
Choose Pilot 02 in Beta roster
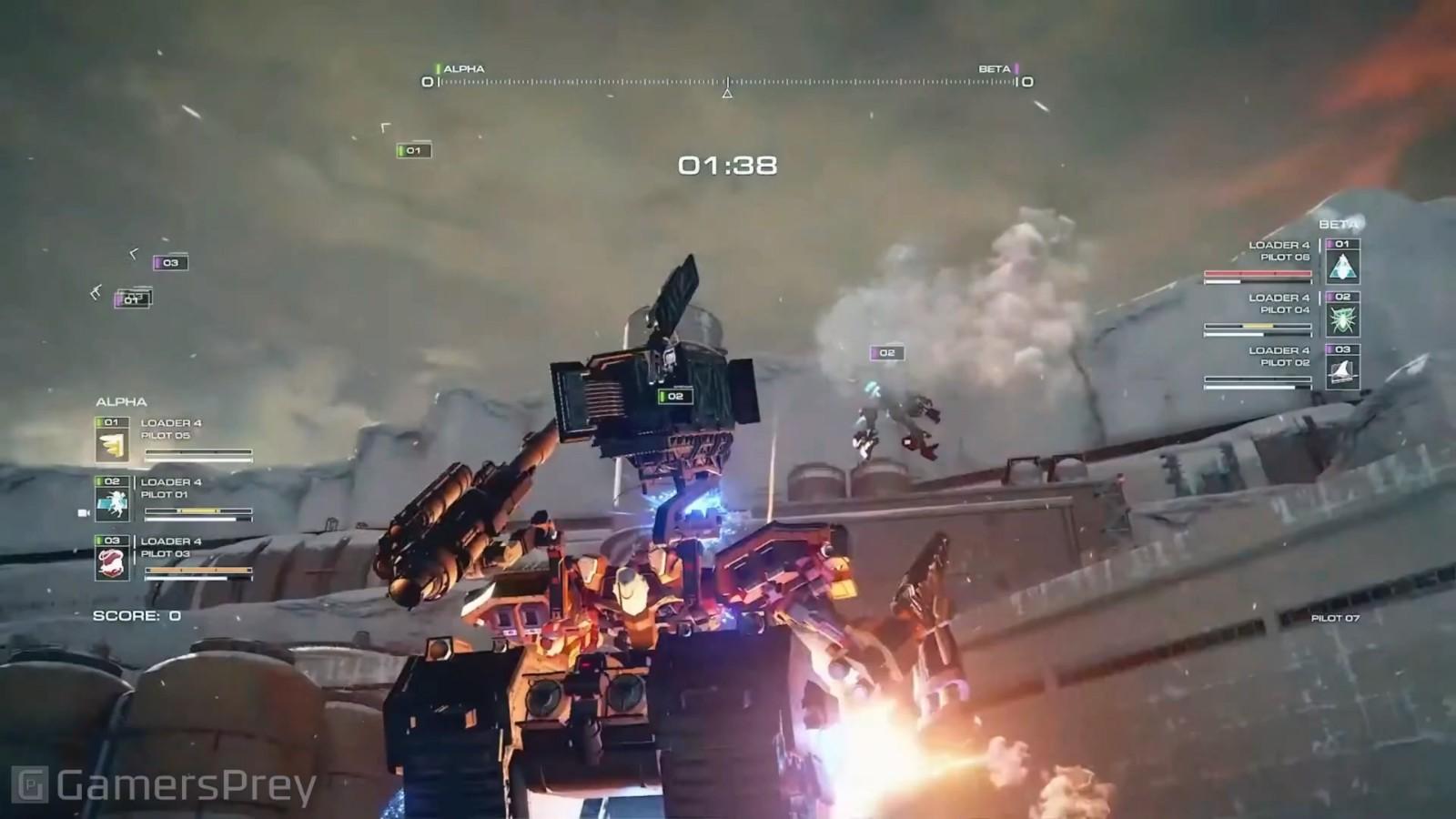[x=1285, y=363]
